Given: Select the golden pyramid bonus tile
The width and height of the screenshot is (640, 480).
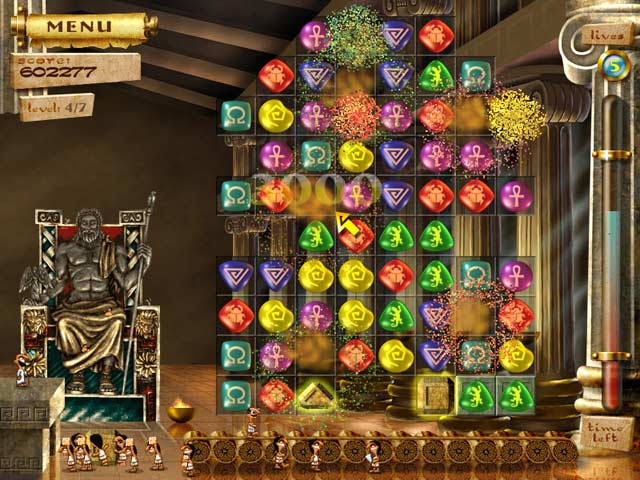Looking at the screenshot, I should [x=316, y=396].
